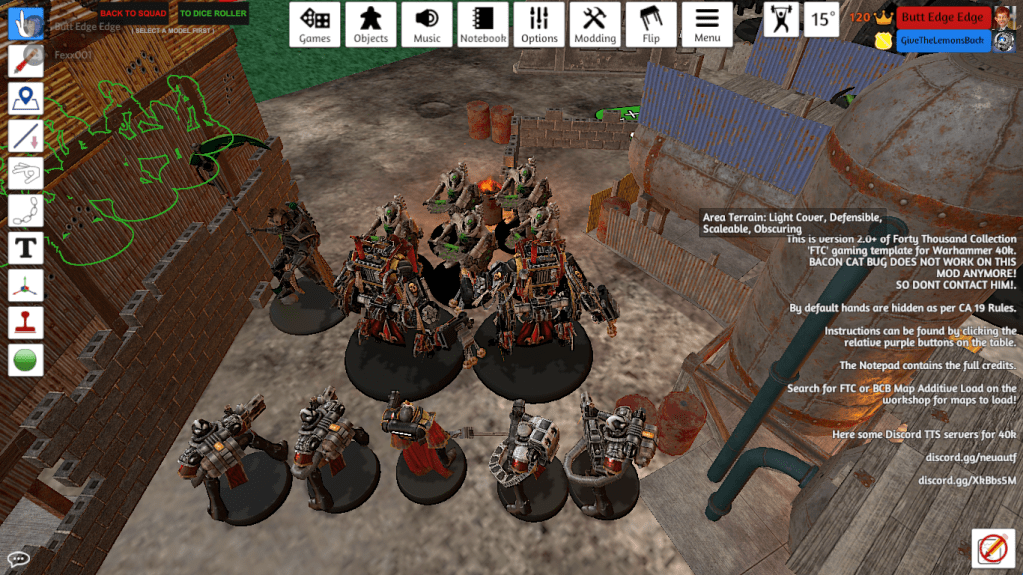1023x575 pixels.
Task: Select the three-axis gizmo tool
Action: coord(25,285)
